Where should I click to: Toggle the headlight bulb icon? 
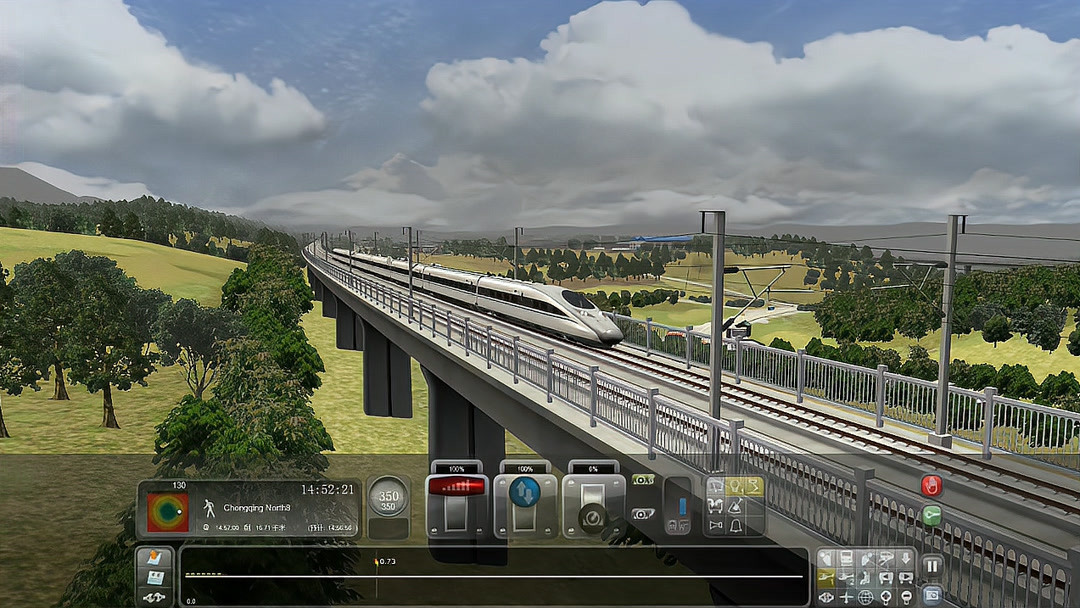point(736,487)
